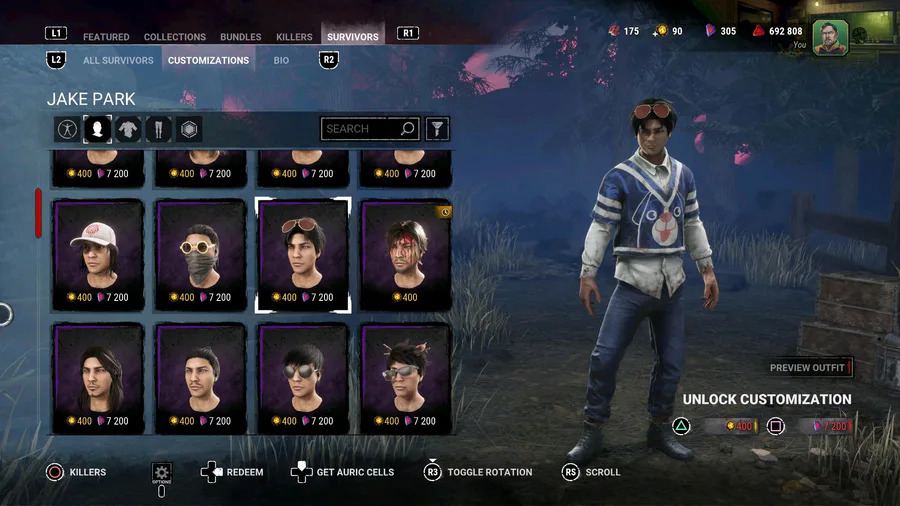Click the cosmetics search field
The image size is (900, 506).
(362, 129)
